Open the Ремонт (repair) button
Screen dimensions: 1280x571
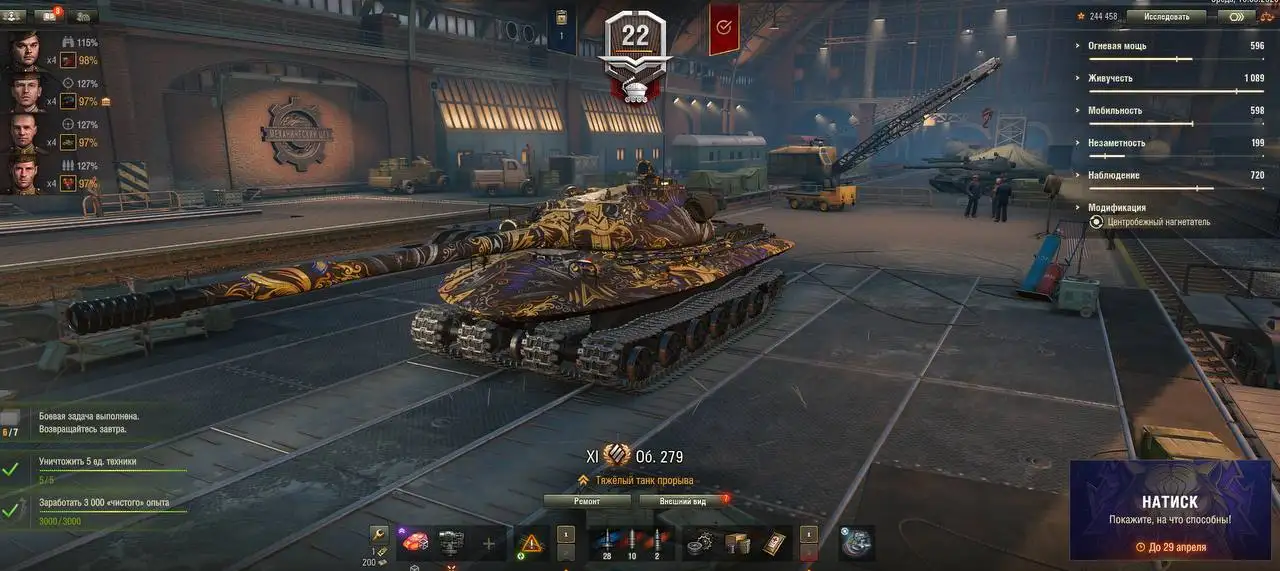[x=587, y=501]
